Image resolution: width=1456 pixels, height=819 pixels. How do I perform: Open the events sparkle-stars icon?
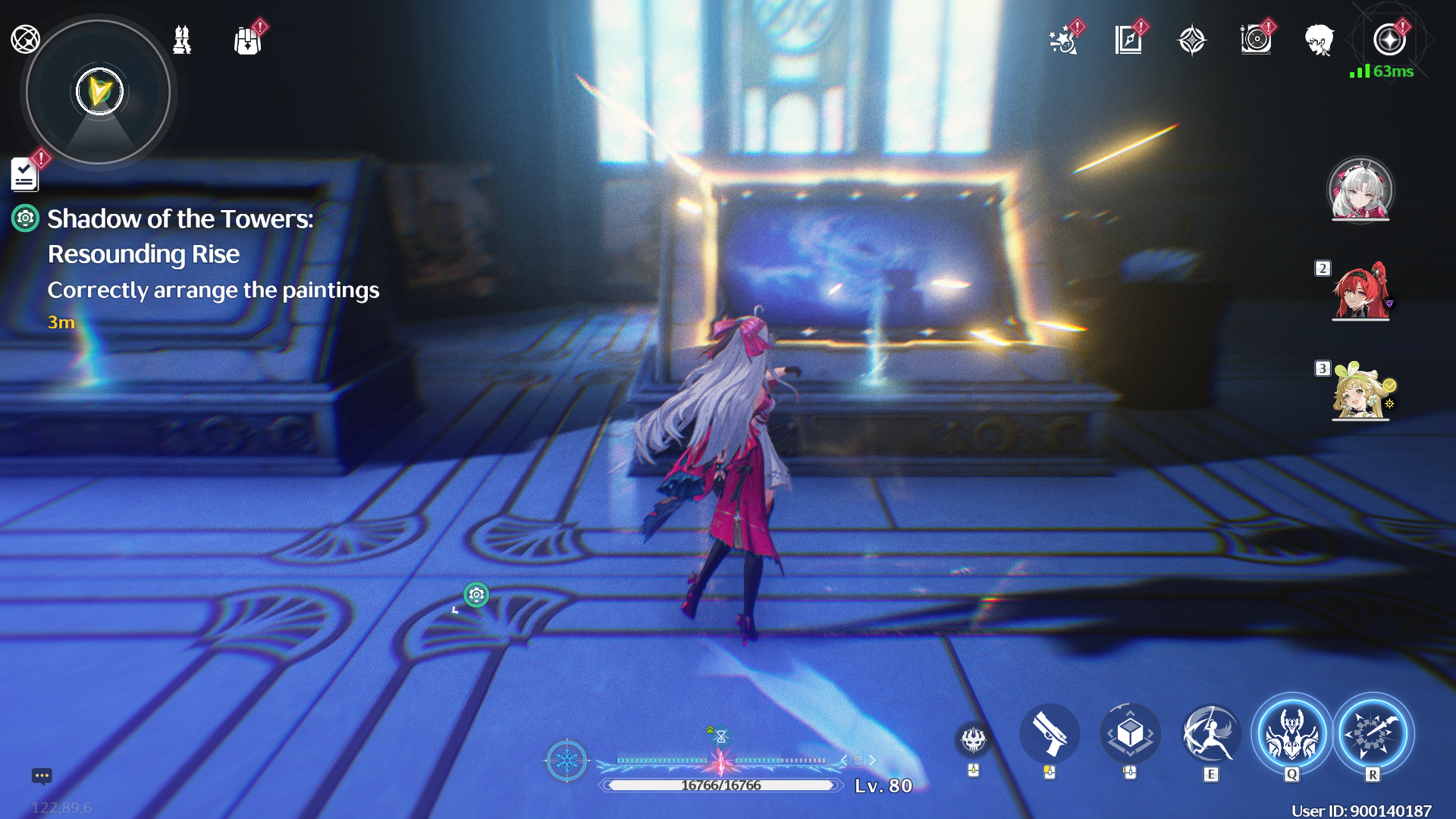pyautogui.click(x=1063, y=40)
